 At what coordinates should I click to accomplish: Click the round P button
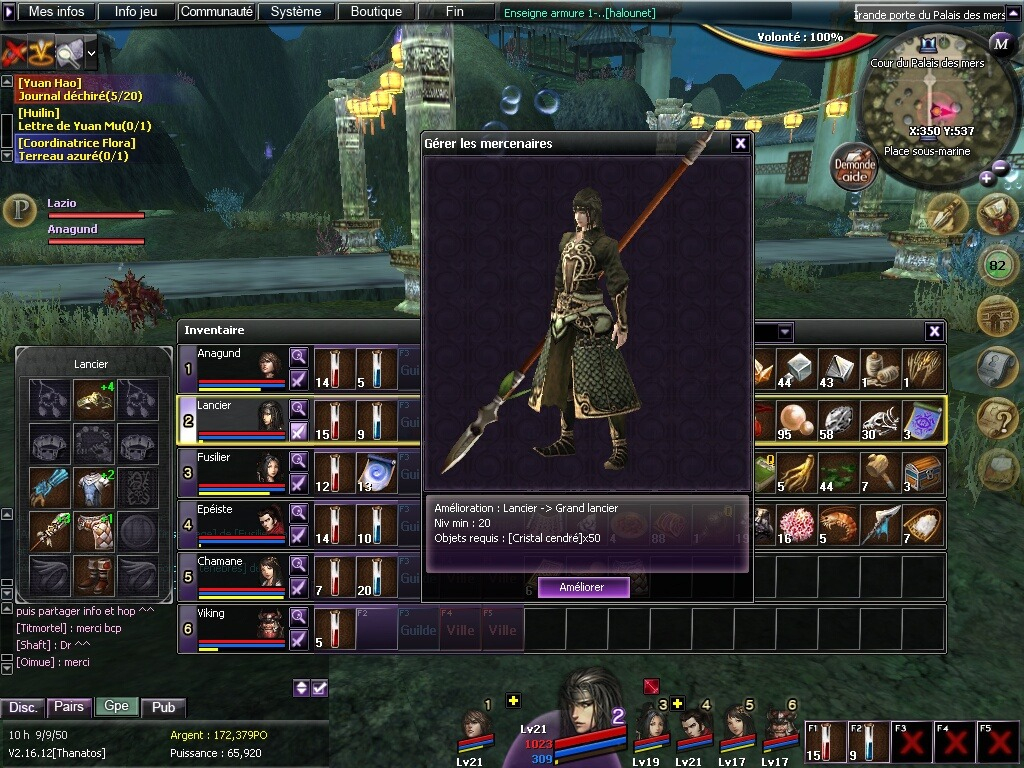pyautogui.click(x=19, y=211)
